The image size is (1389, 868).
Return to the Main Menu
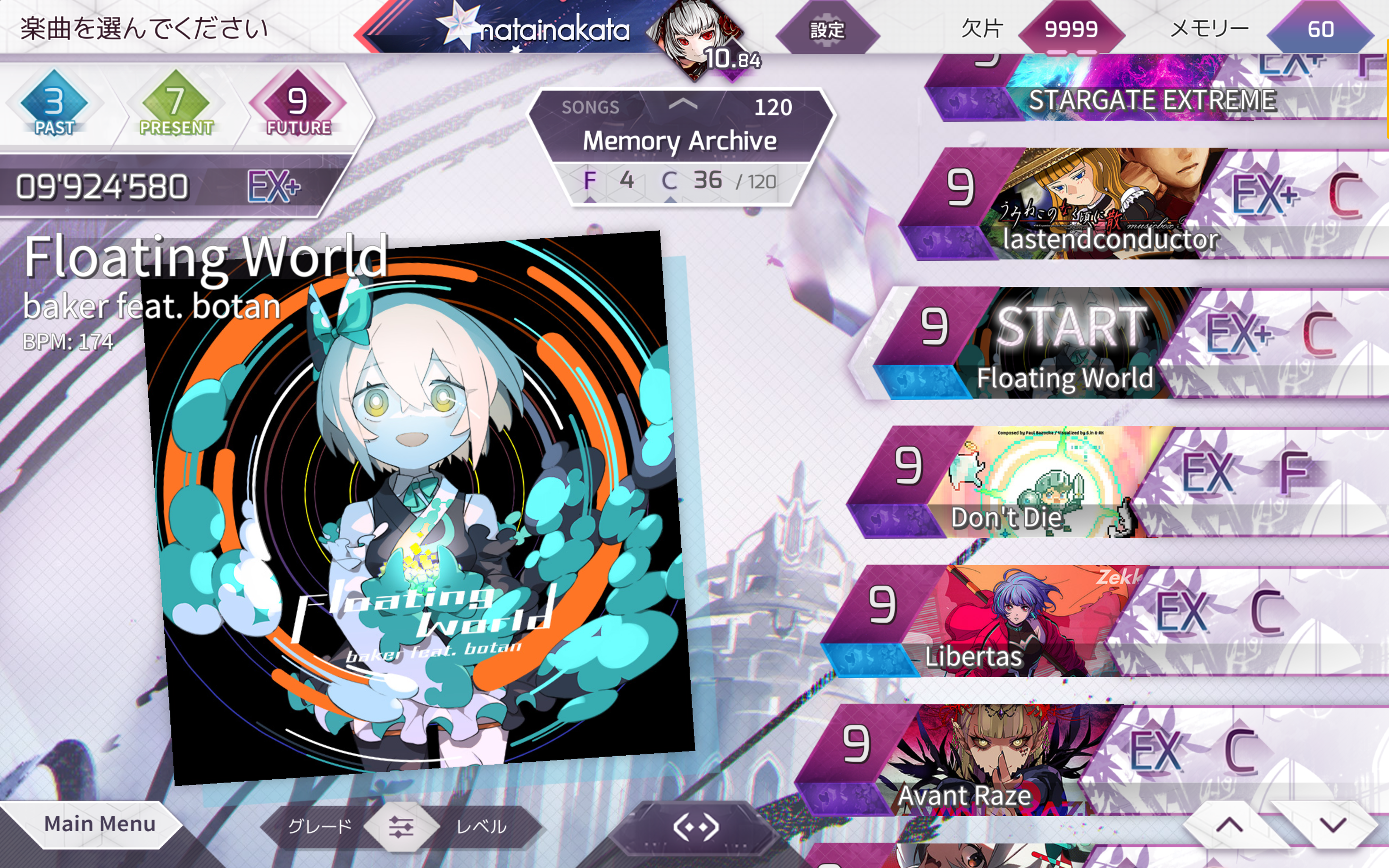pyautogui.click(x=99, y=824)
